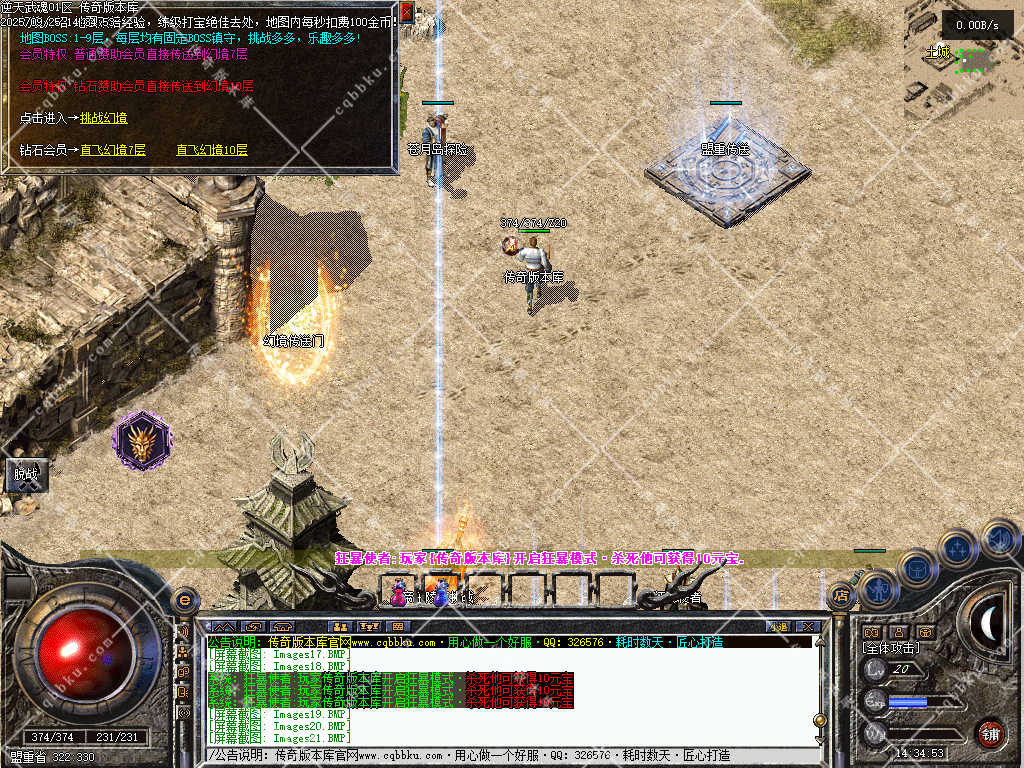Image resolution: width=1024 pixels, height=768 pixels.
Task: Select the 直飞幻境7层 teleport link
Action: (113, 150)
